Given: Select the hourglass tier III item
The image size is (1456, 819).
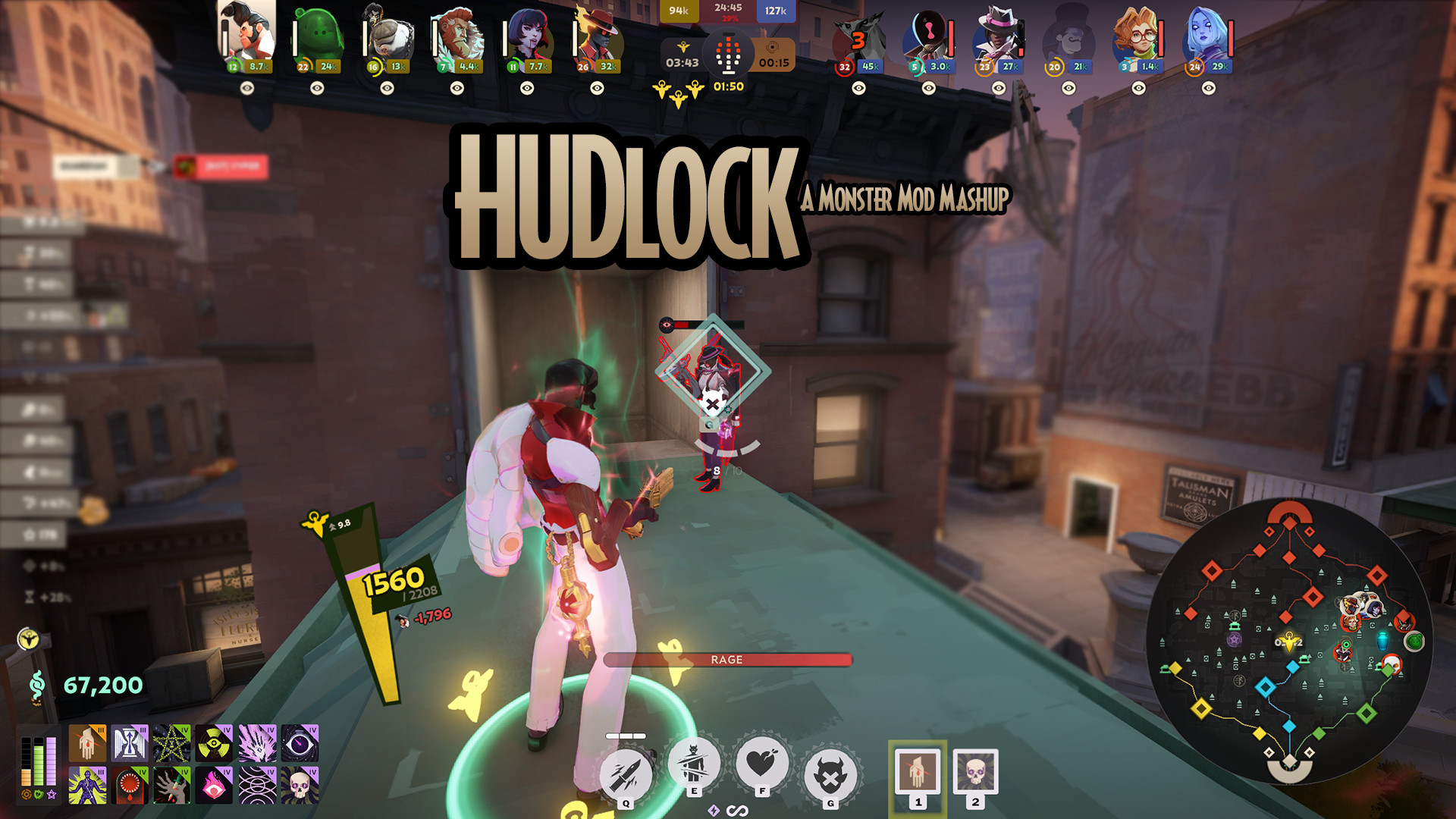Looking at the screenshot, I should 130,742.
